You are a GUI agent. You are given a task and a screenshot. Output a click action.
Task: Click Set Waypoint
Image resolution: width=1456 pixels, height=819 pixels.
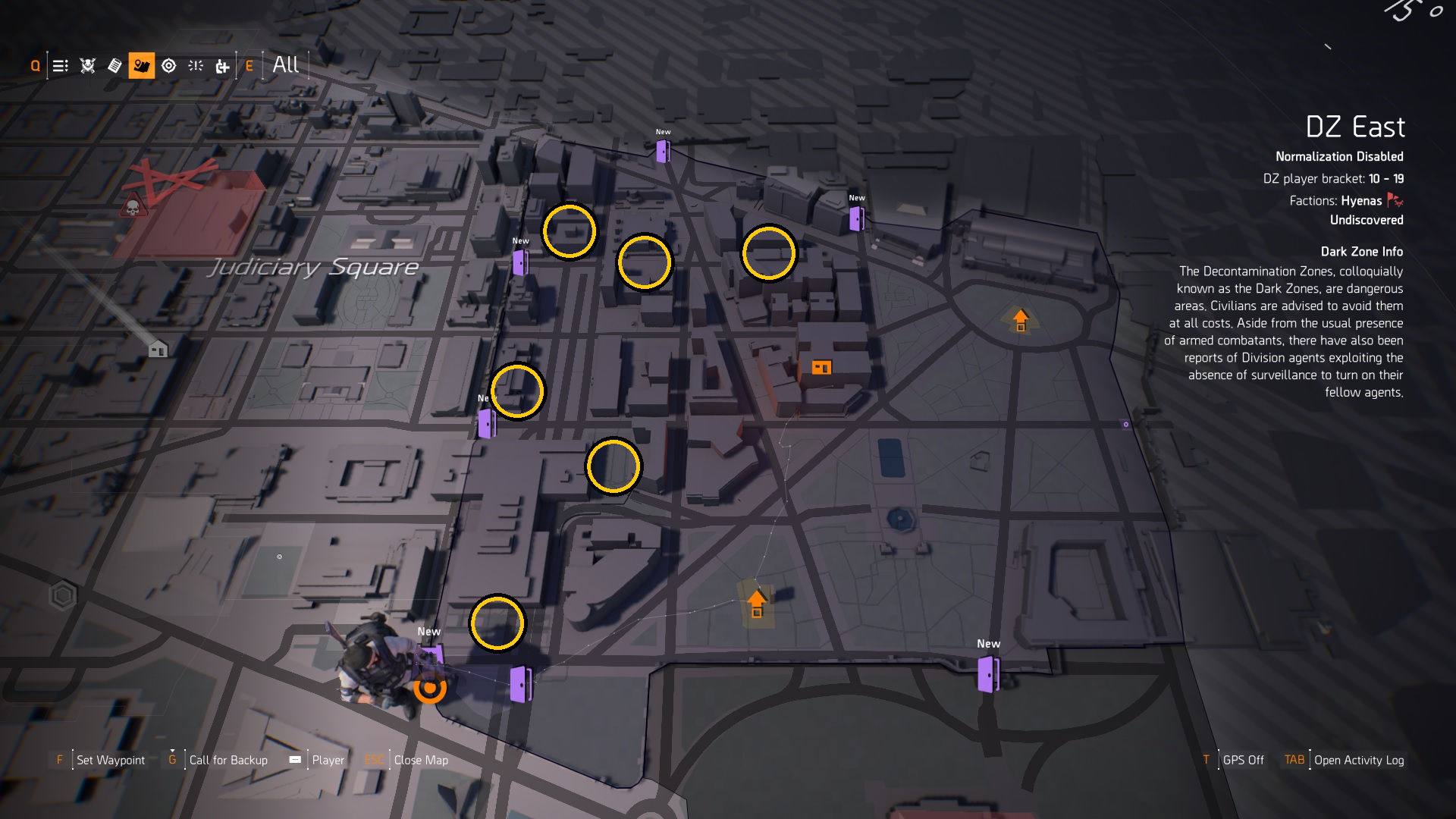(x=111, y=759)
